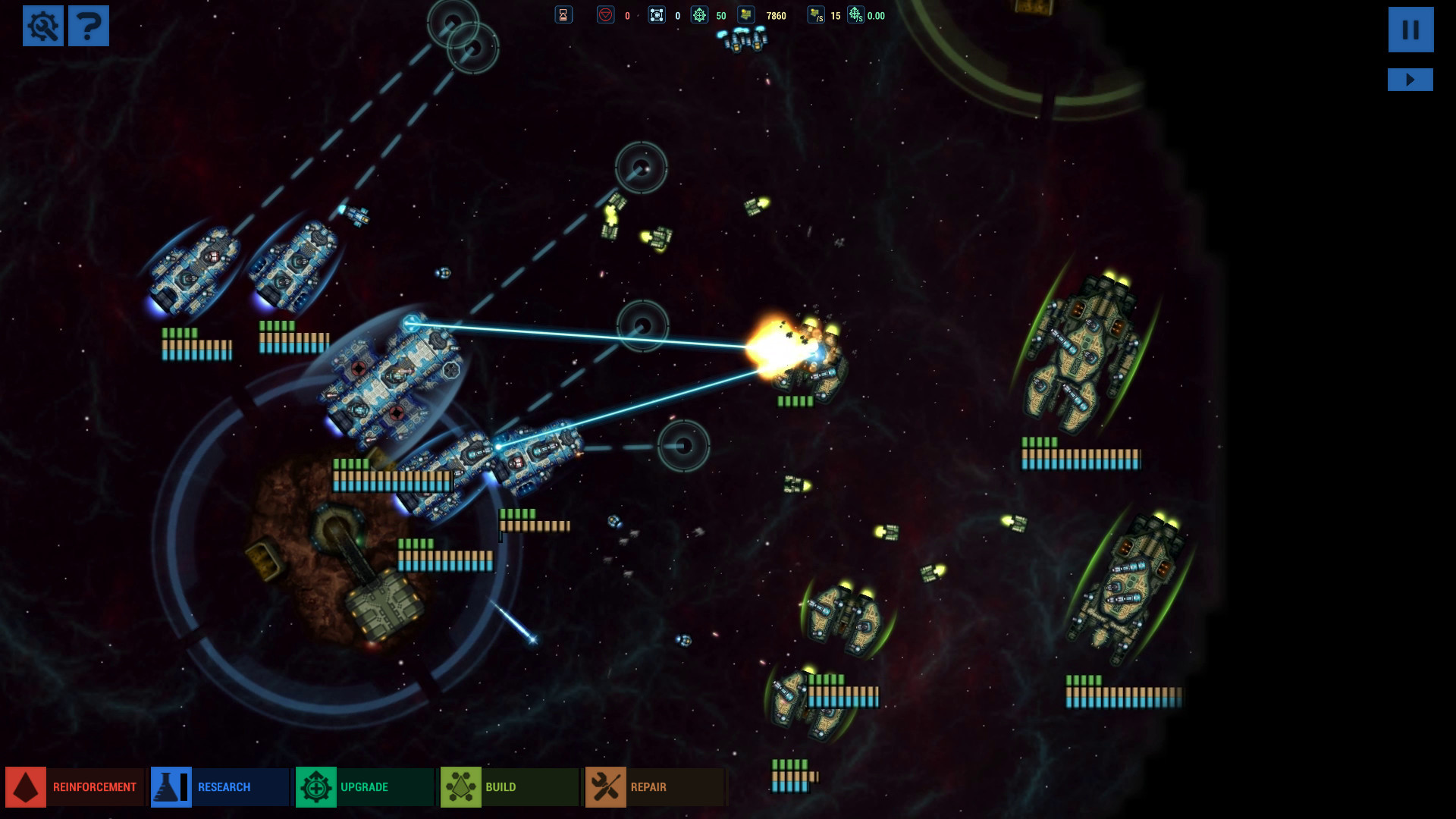The width and height of the screenshot is (1456, 819).
Task: Click the Upgrade gear icon
Action: [316, 787]
